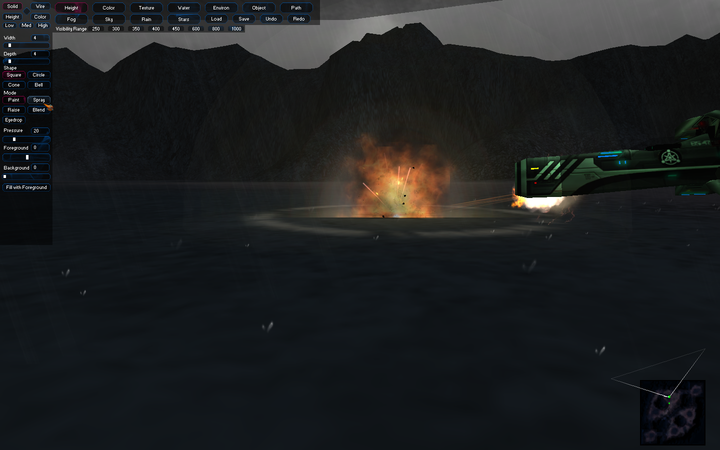Screen dimensions: 720x450
Task: Activate the Raise mode
Action: 13,110
